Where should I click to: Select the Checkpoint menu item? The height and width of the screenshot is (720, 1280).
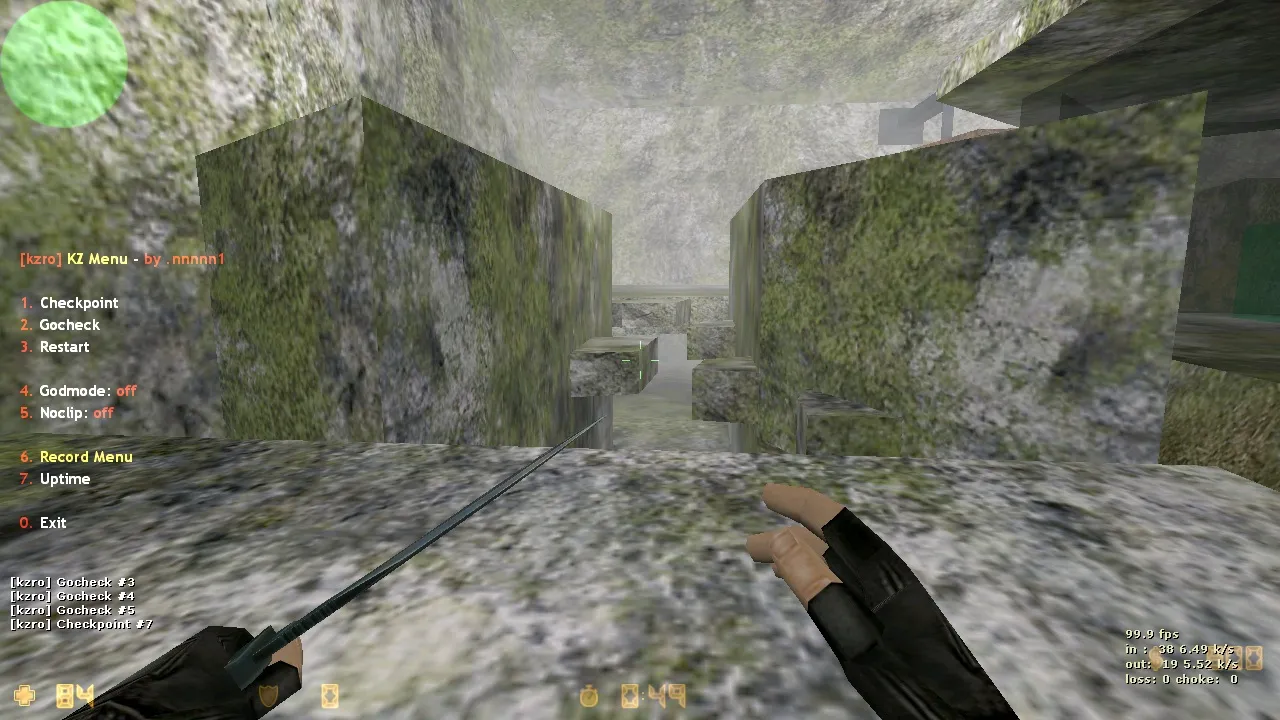[x=79, y=302]
